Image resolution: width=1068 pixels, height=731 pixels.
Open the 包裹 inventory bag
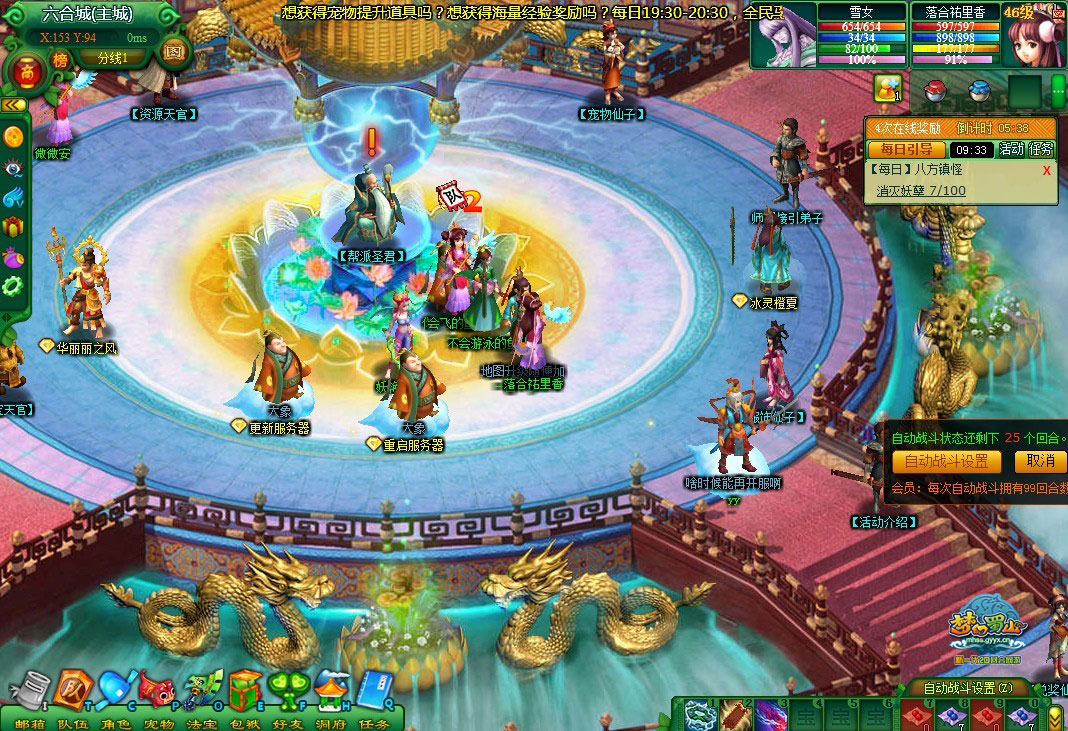[x=245, y=690]
